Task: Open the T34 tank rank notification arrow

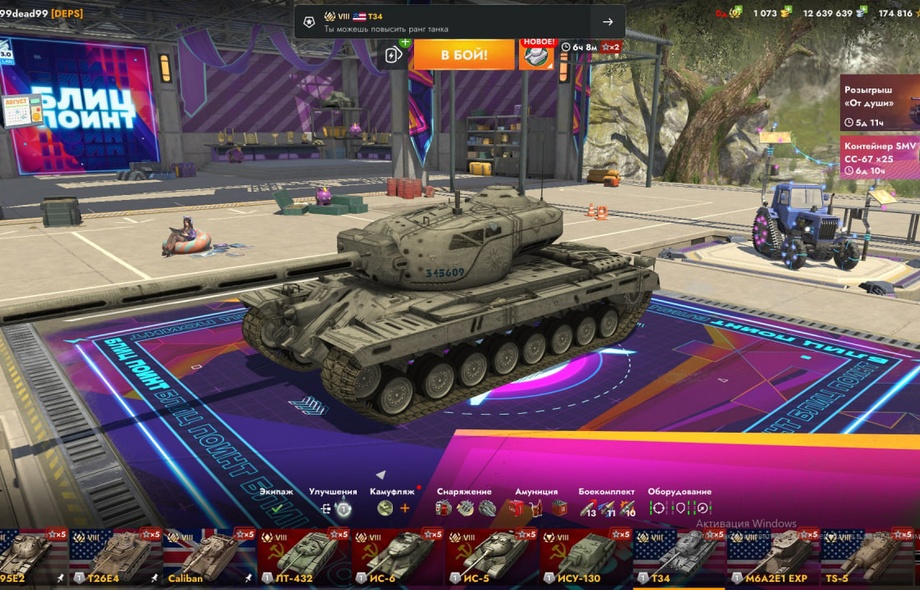Action: coord(607,22)
